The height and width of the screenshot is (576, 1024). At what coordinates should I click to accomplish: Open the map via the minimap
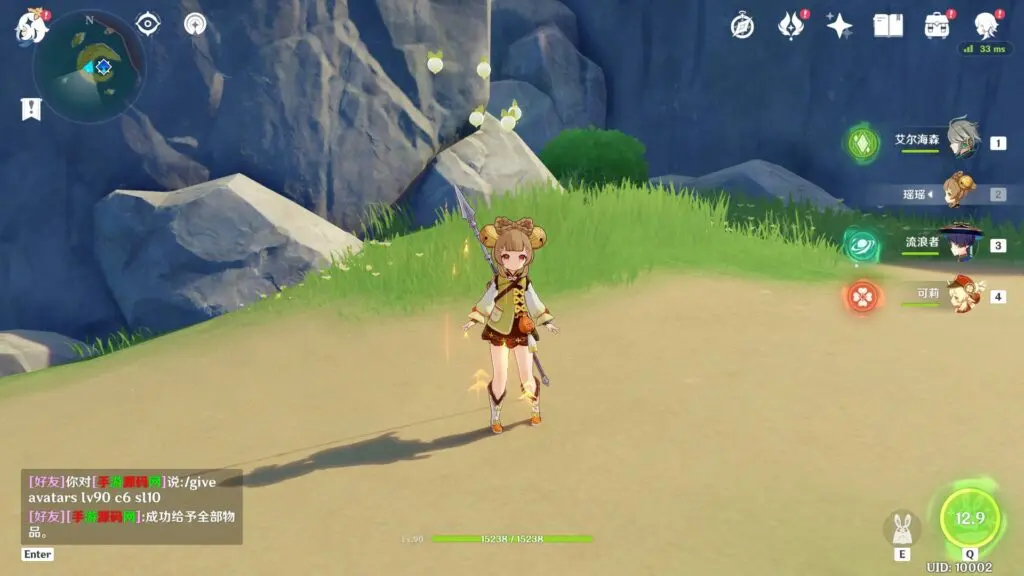pyautogui.click(x=89, y=66)
